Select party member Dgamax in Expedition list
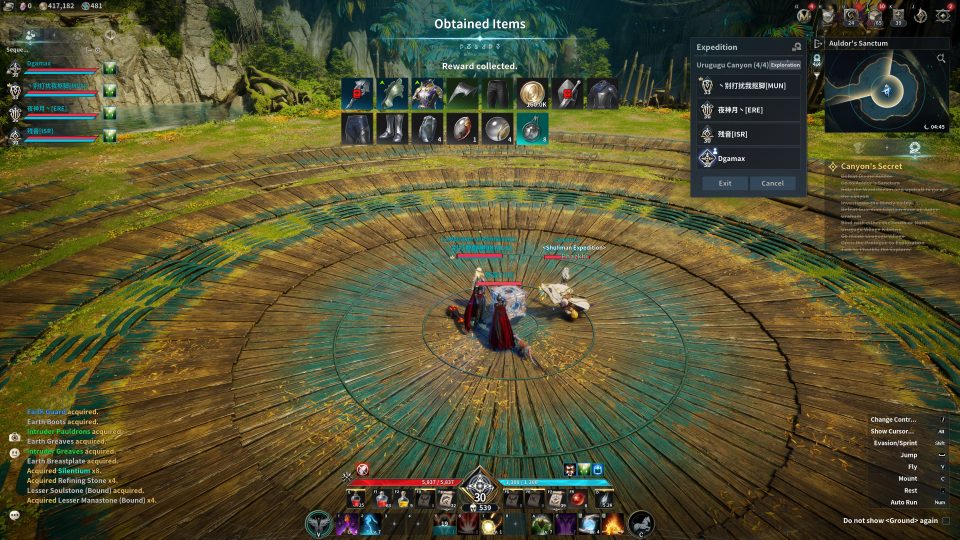This screenshot has width=960, height=540. pos(749,158)
